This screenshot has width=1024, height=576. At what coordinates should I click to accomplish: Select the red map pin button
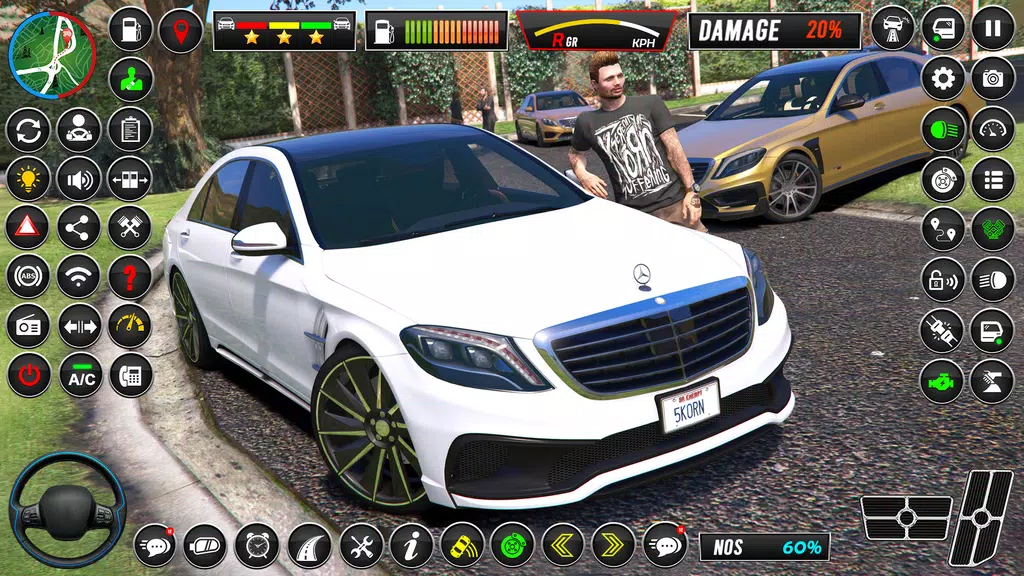[180, 29]
